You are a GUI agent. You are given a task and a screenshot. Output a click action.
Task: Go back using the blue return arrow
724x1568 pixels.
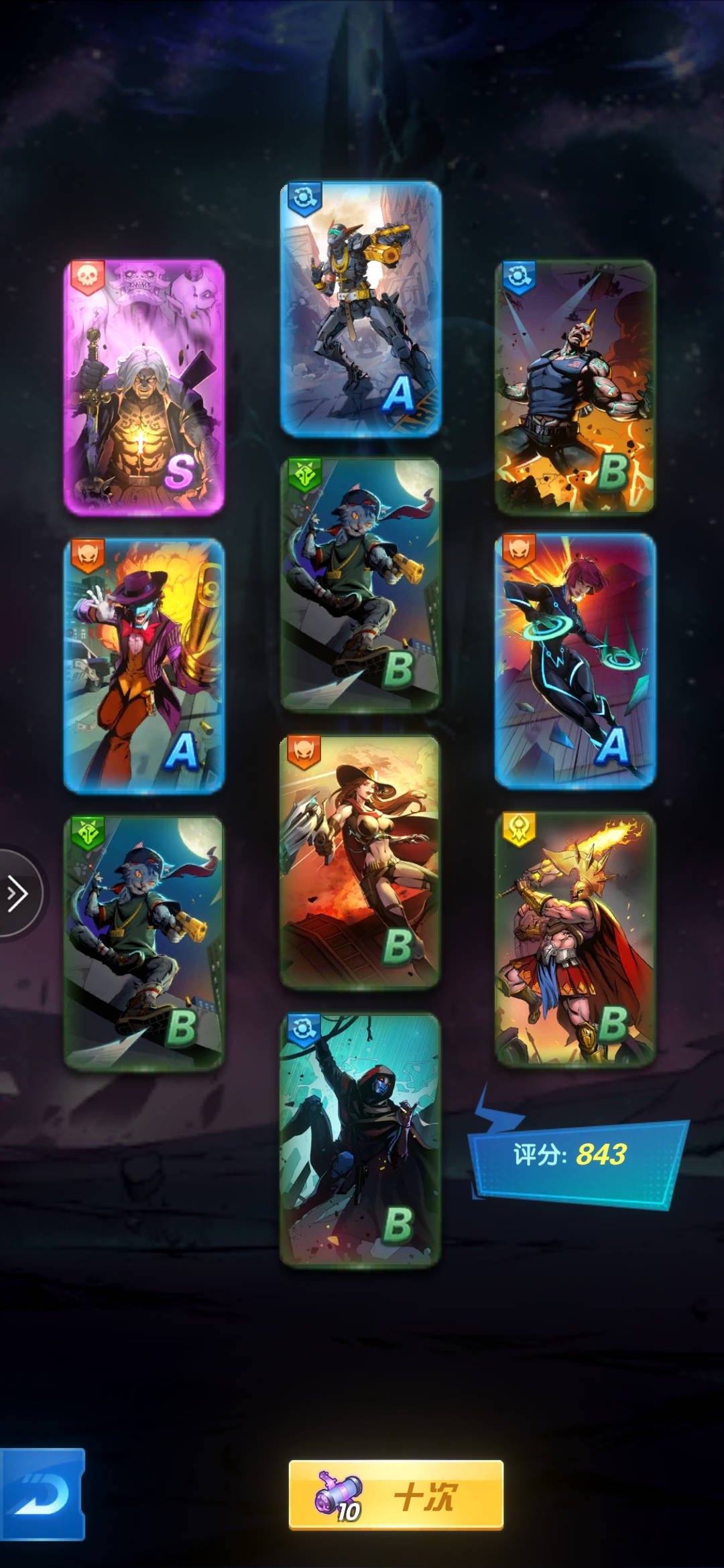tap(42, 1495)
